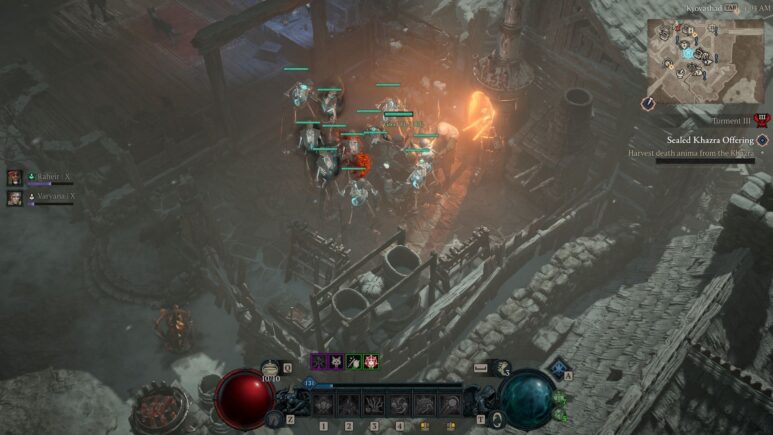The height and width of the screenshot is (435, 773).
Task: Click the sixth skill slot on the bar
Action: pyautogui.click(x=449, y=404)
